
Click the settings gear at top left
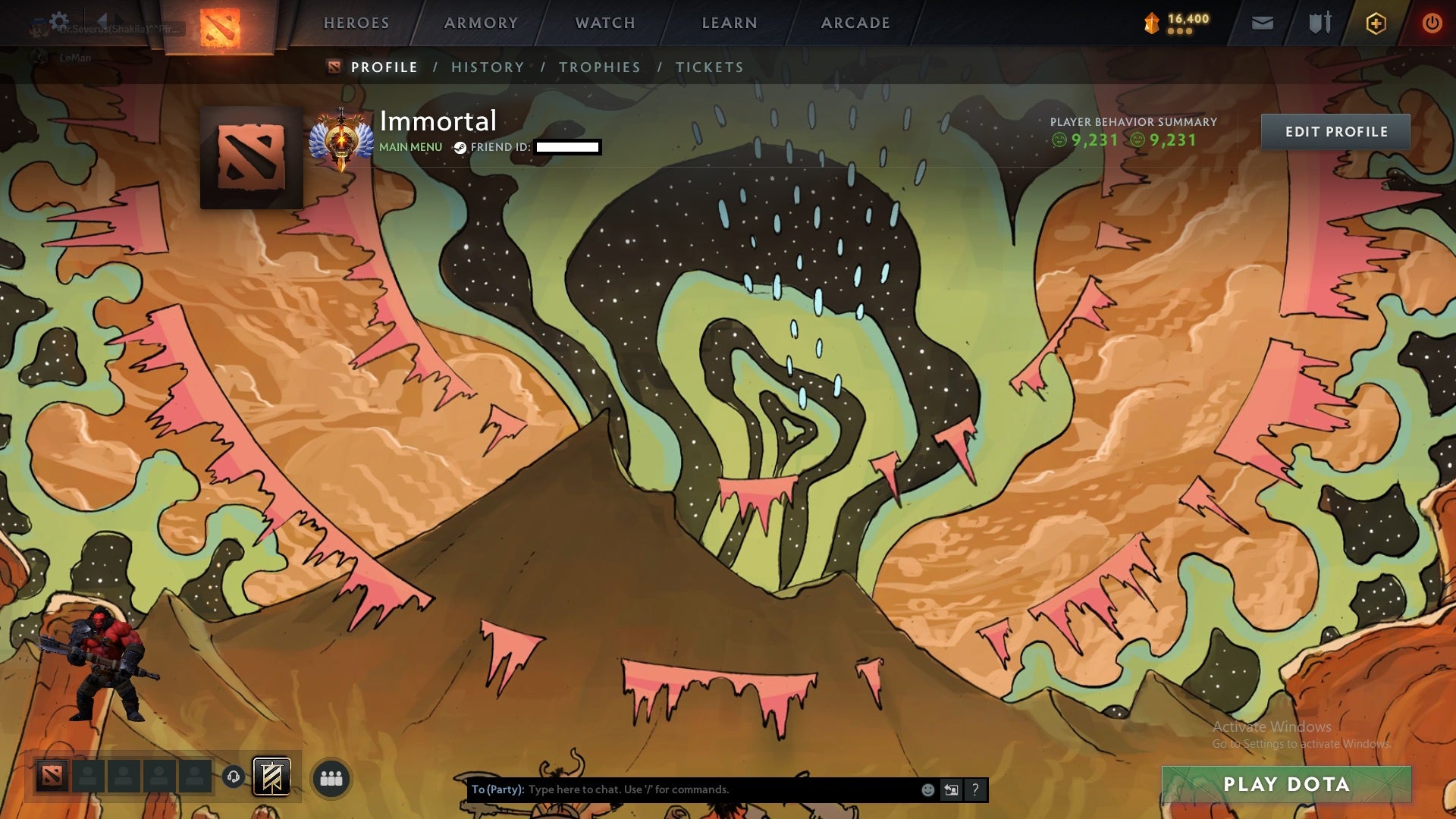click(59, 20)
